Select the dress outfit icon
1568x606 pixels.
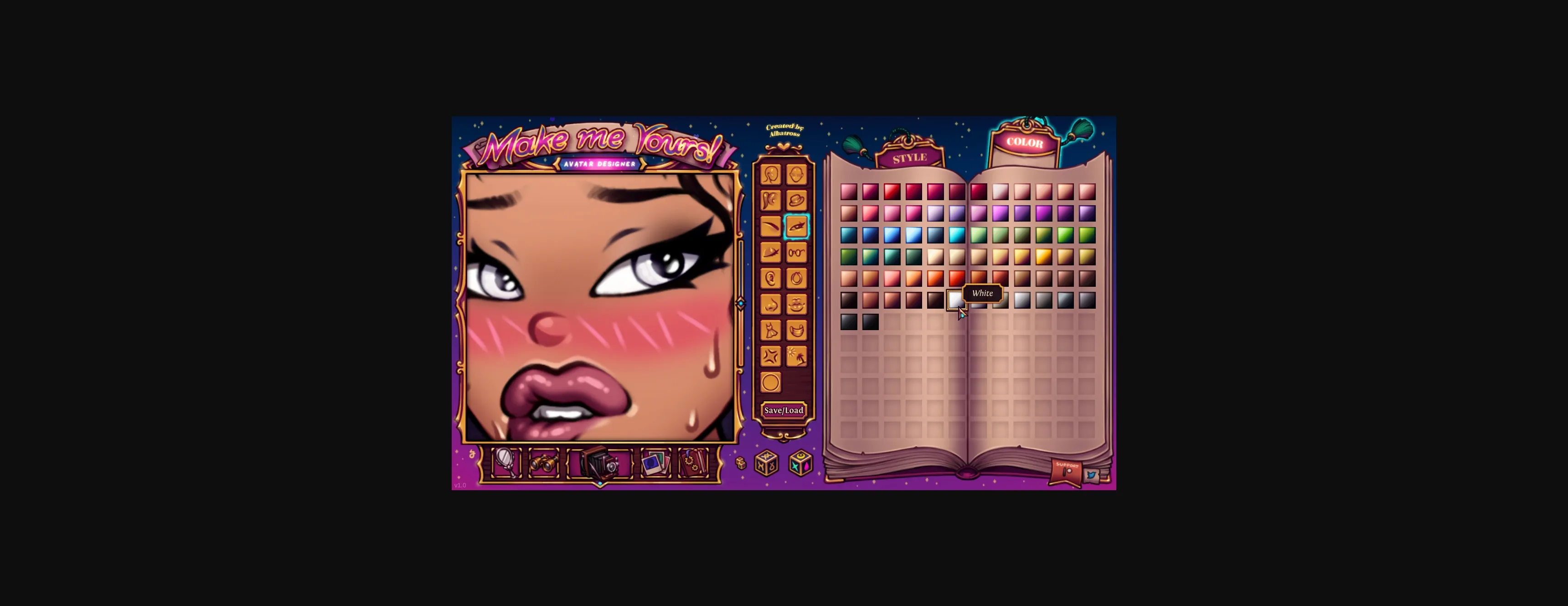click(x=770, y=329)
